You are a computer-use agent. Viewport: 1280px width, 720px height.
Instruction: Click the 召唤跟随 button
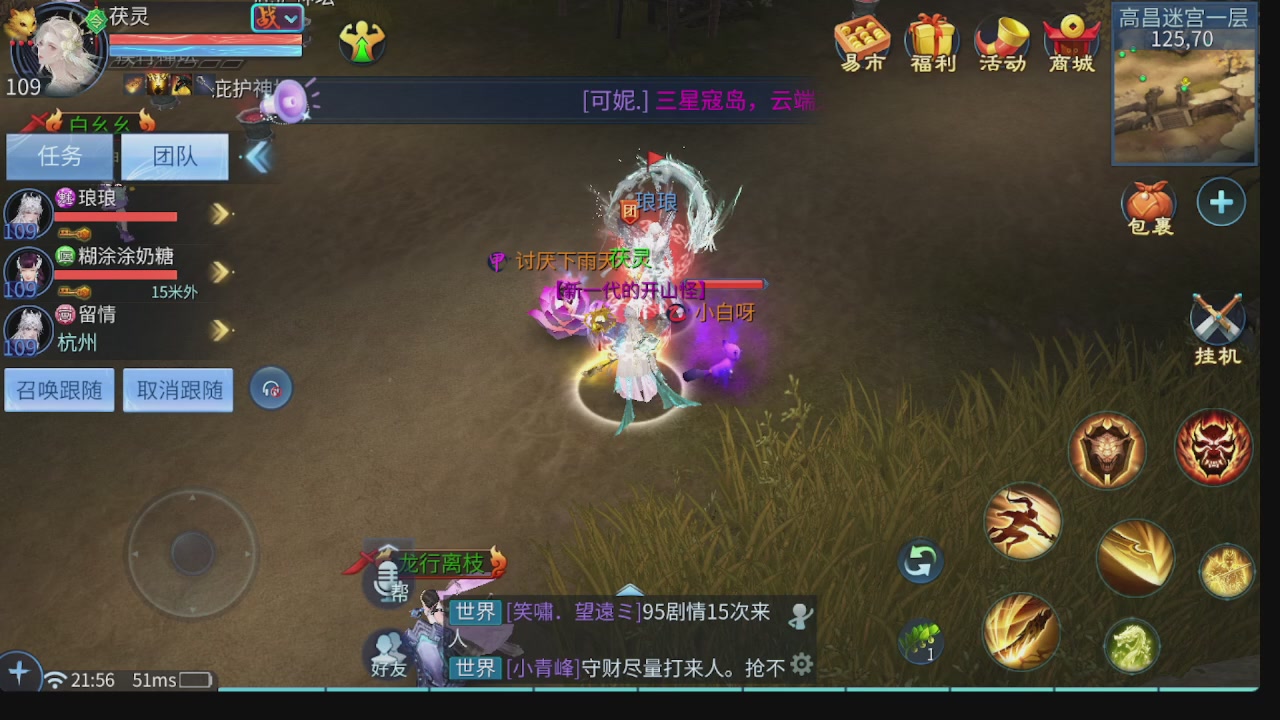click(x=58, y=390)
